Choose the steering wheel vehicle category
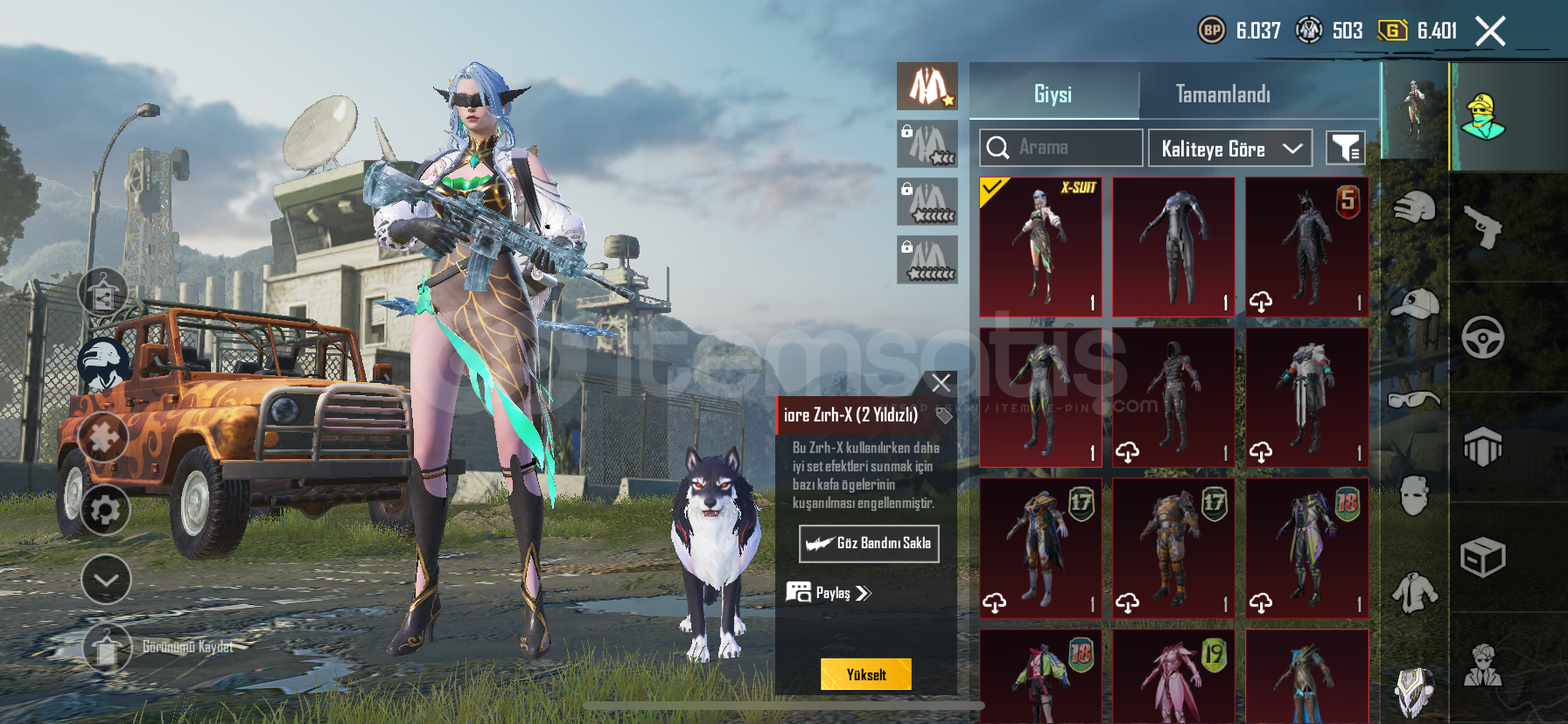This screenshot has width=1568, height=724. [x=1482, y=338]
